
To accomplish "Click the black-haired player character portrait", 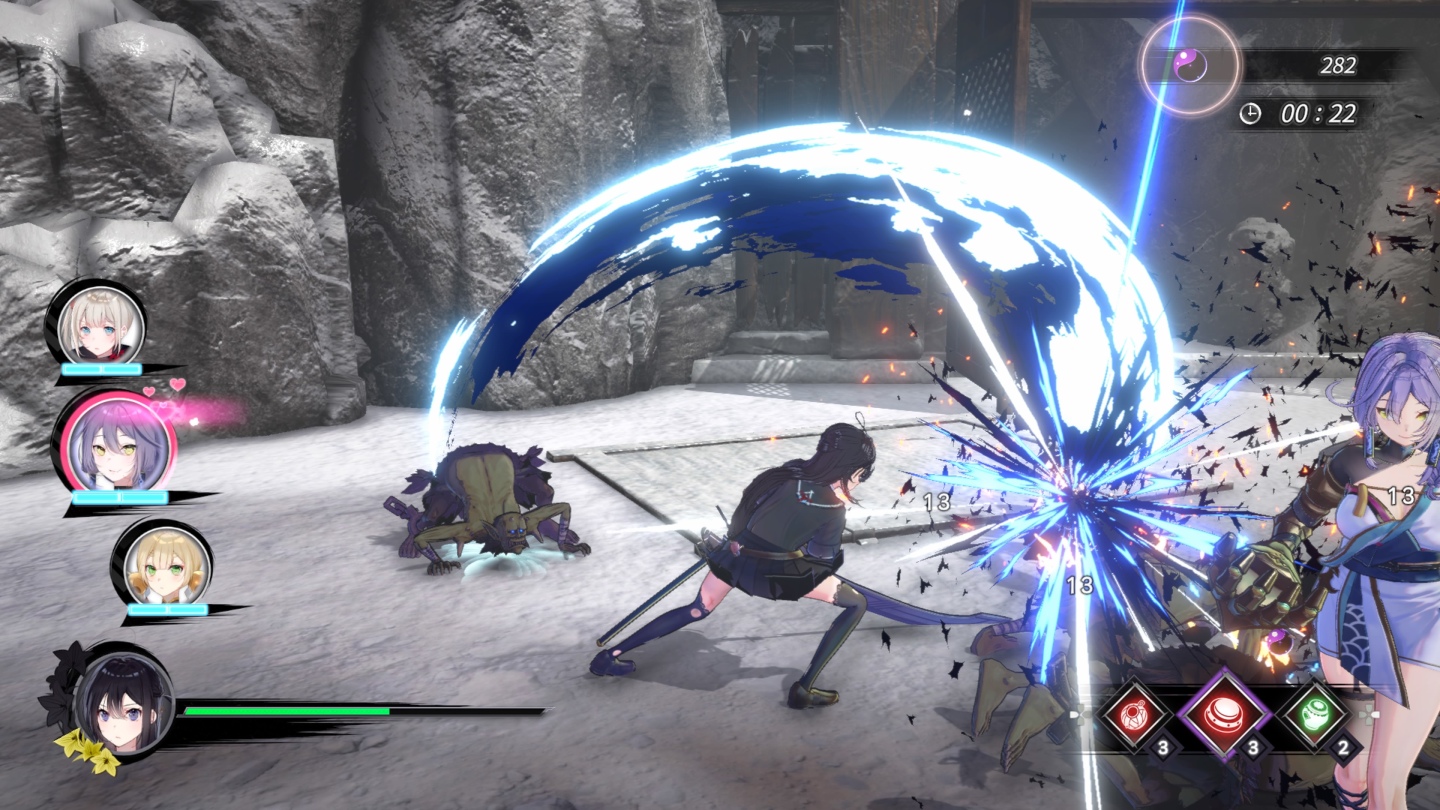I will (x=124, y=700).
